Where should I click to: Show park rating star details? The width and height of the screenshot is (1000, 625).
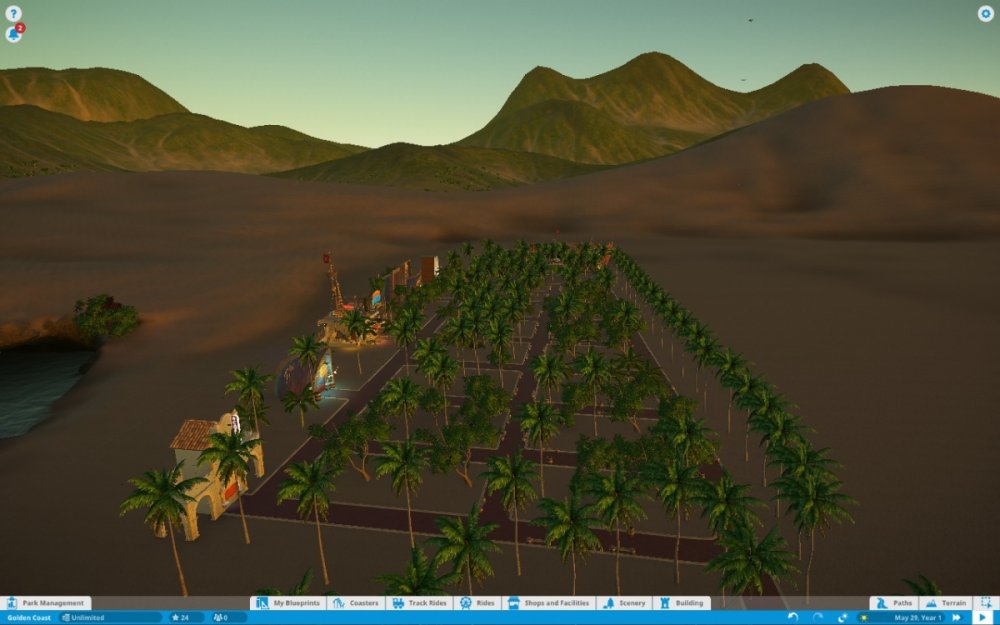pyautogui.click(x=185, y=618)
